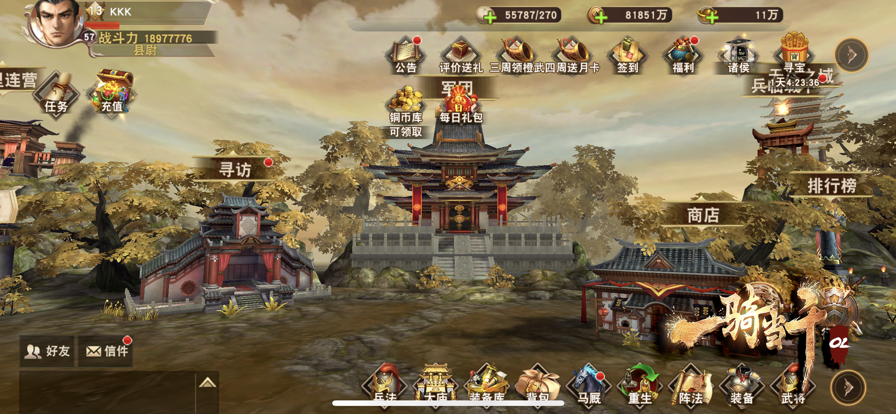Screen dimensions: 896x414
Task: Open the 公告 announcements icon
Action: click(x=405, y=53)
